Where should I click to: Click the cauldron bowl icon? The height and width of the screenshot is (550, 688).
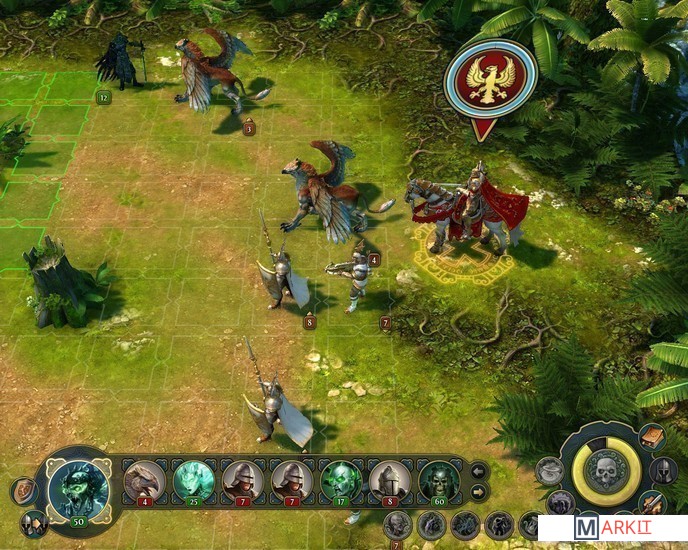[549, 470]
